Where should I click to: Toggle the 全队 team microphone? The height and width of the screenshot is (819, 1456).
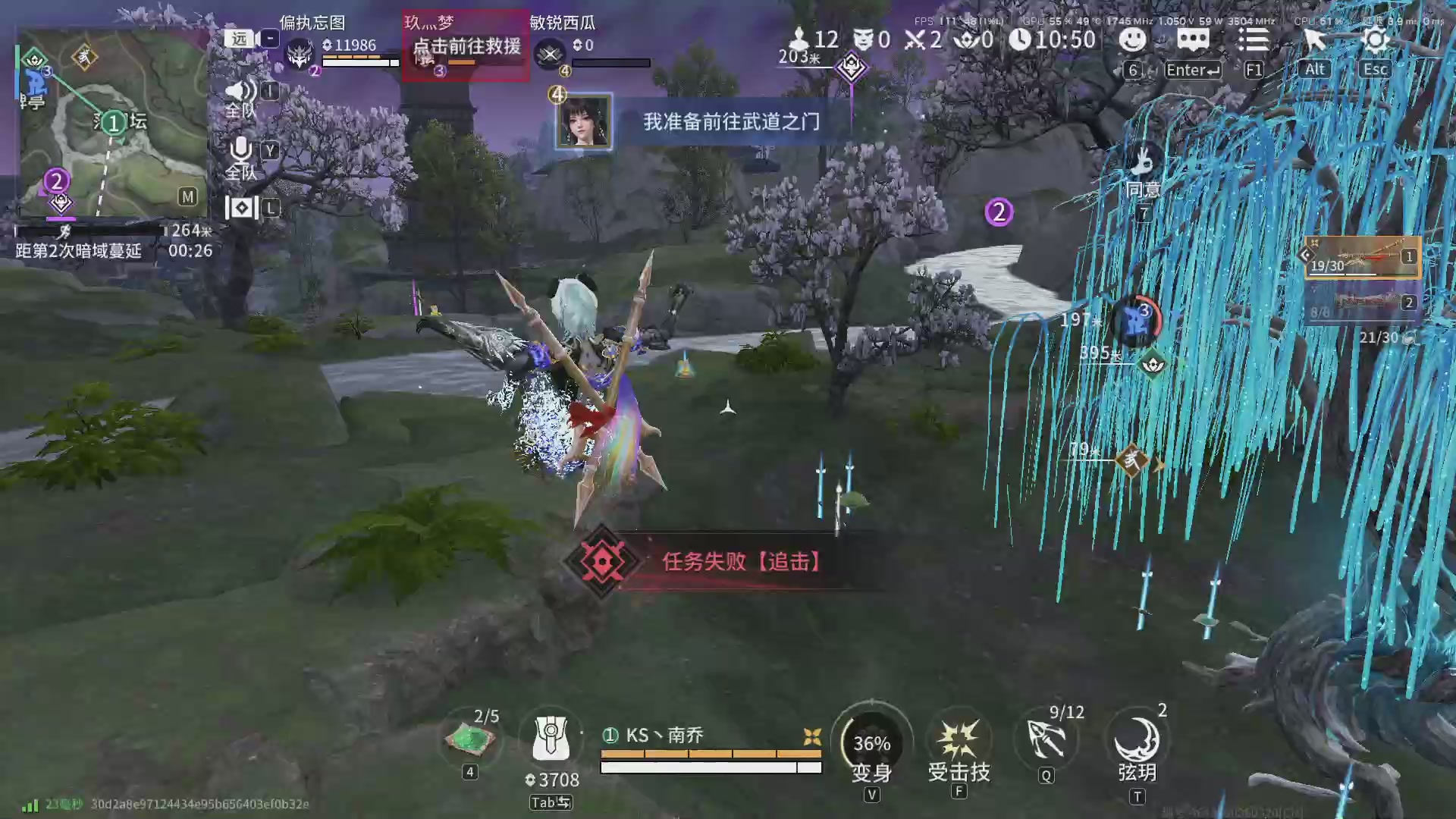[240, 150]
